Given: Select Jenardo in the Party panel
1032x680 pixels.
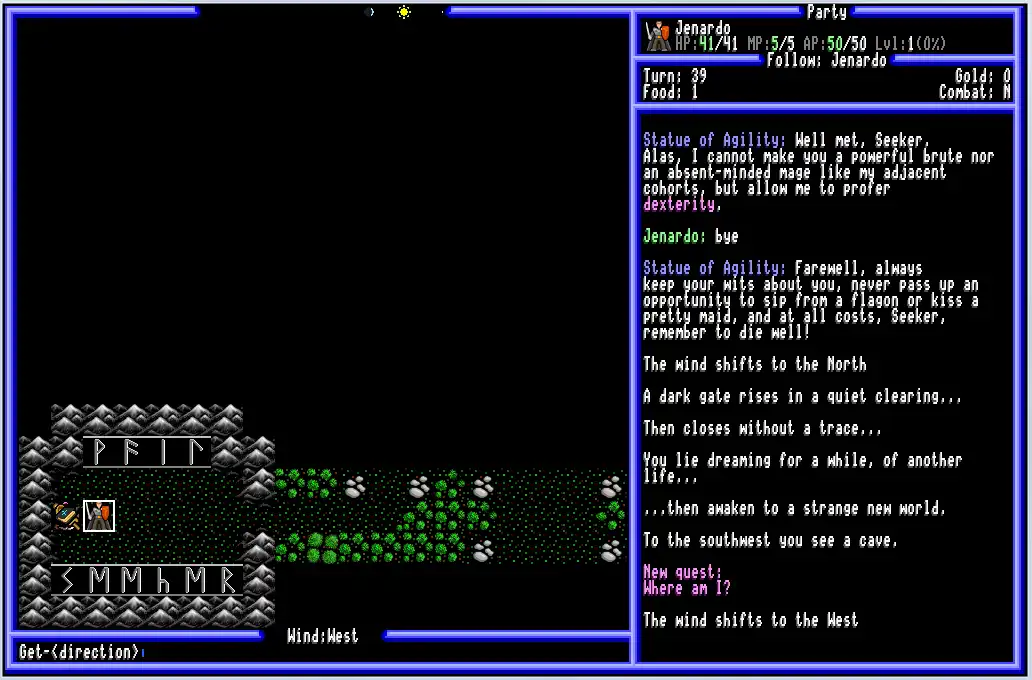Looking at the screenshot, I should [703, 28].
